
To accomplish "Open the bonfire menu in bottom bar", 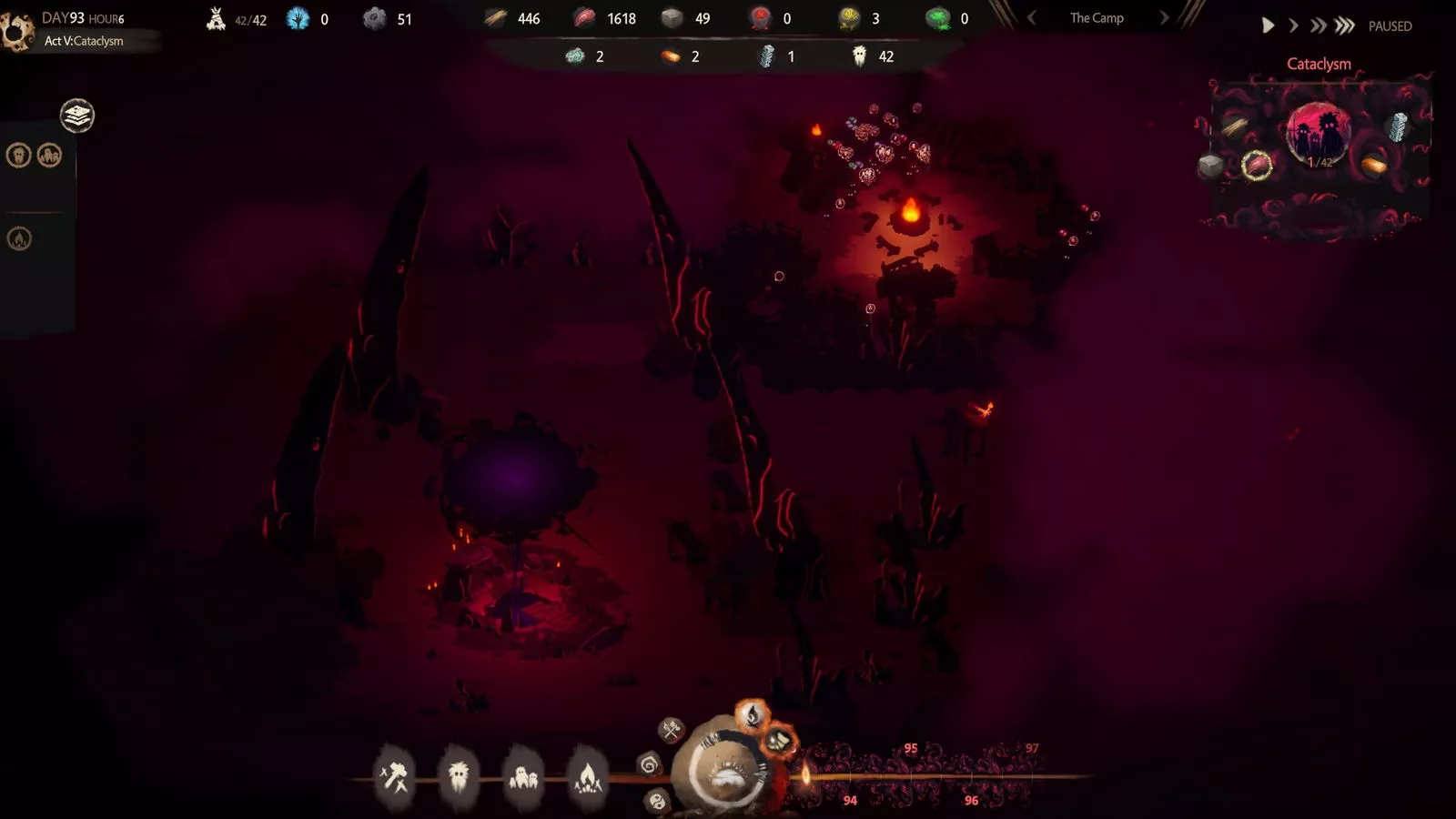I will click(x=588, y=777).
